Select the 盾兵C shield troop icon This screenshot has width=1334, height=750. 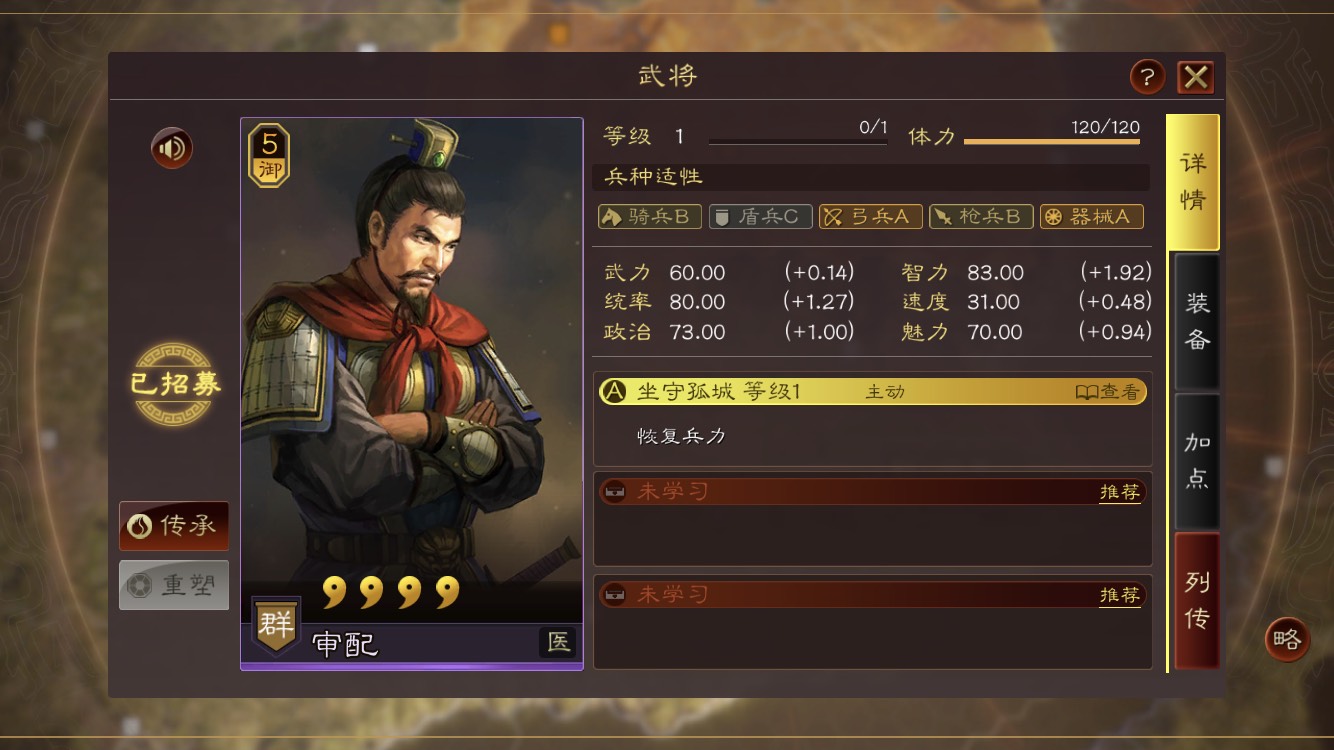[759, 216]
